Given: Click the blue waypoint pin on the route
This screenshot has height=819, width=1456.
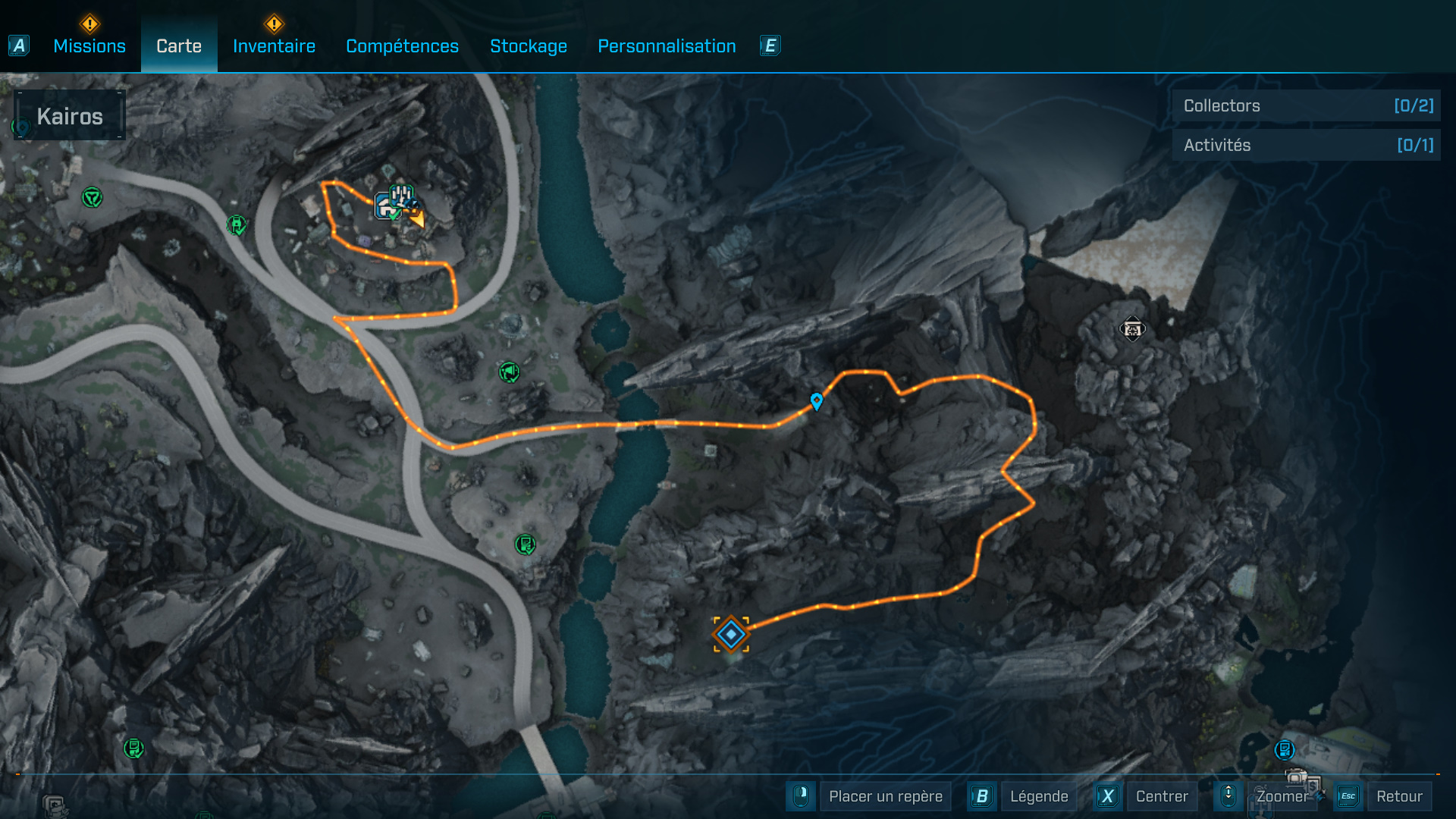Looking at the screenshot, I should pos(817,400).
